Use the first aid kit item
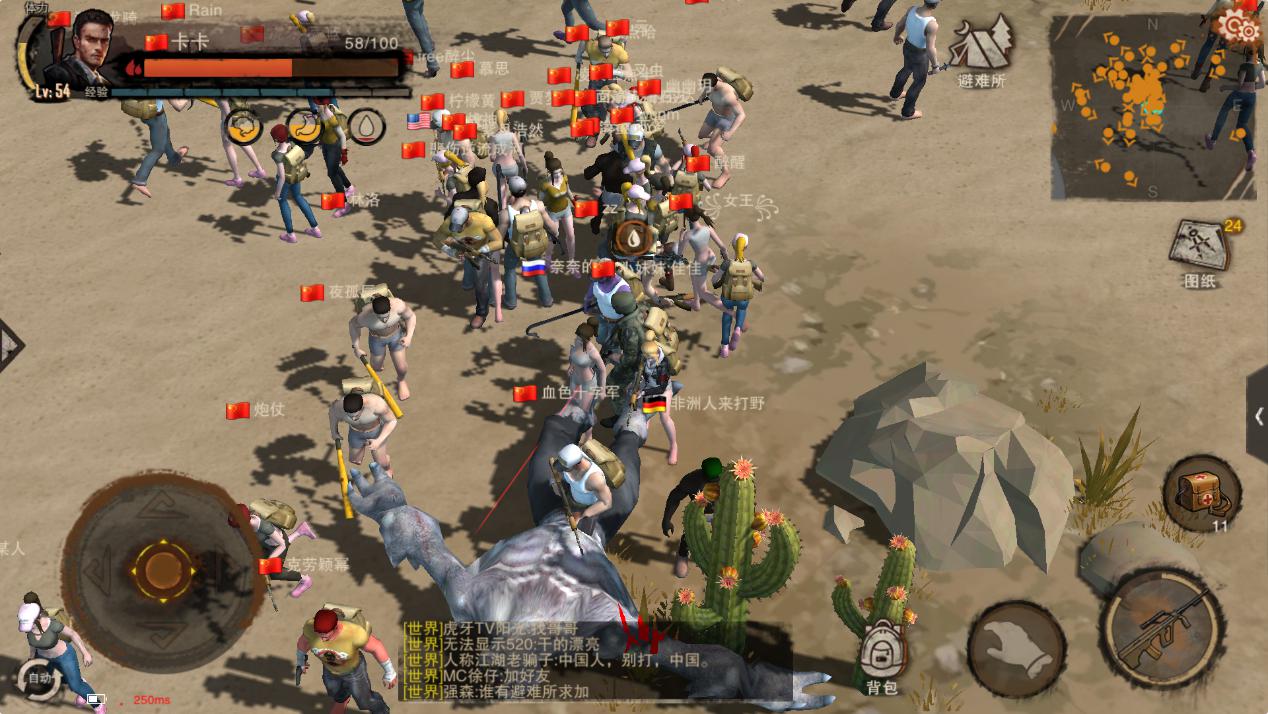Image resolution: width=1268 pixels, height=714 pixels. coord(1200,492)
